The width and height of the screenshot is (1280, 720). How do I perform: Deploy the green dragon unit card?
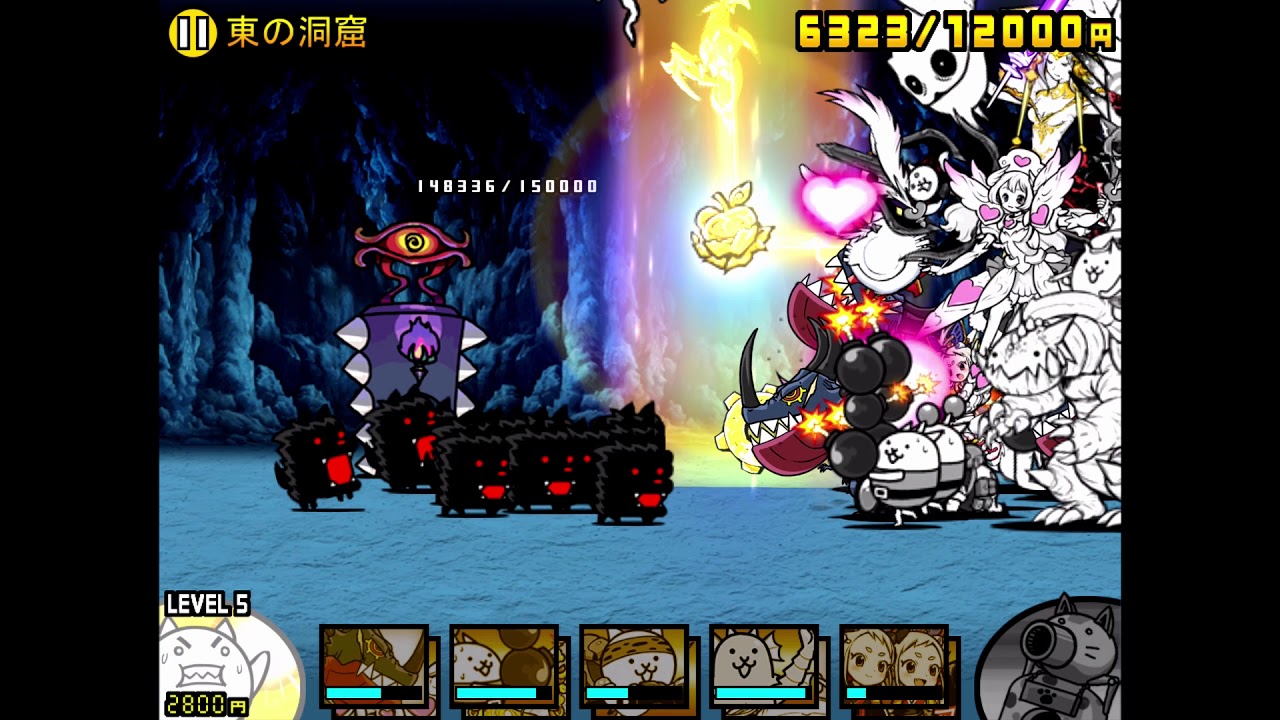pos(374,665)
